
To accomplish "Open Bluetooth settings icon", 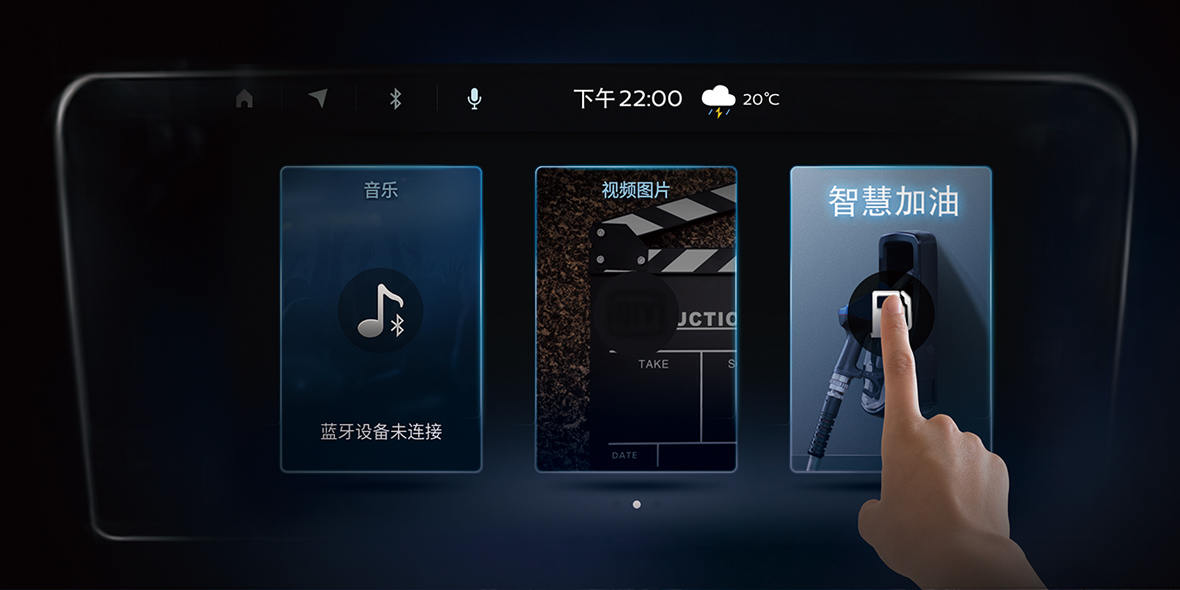I will pyautogui.click(x=395, y=98).
